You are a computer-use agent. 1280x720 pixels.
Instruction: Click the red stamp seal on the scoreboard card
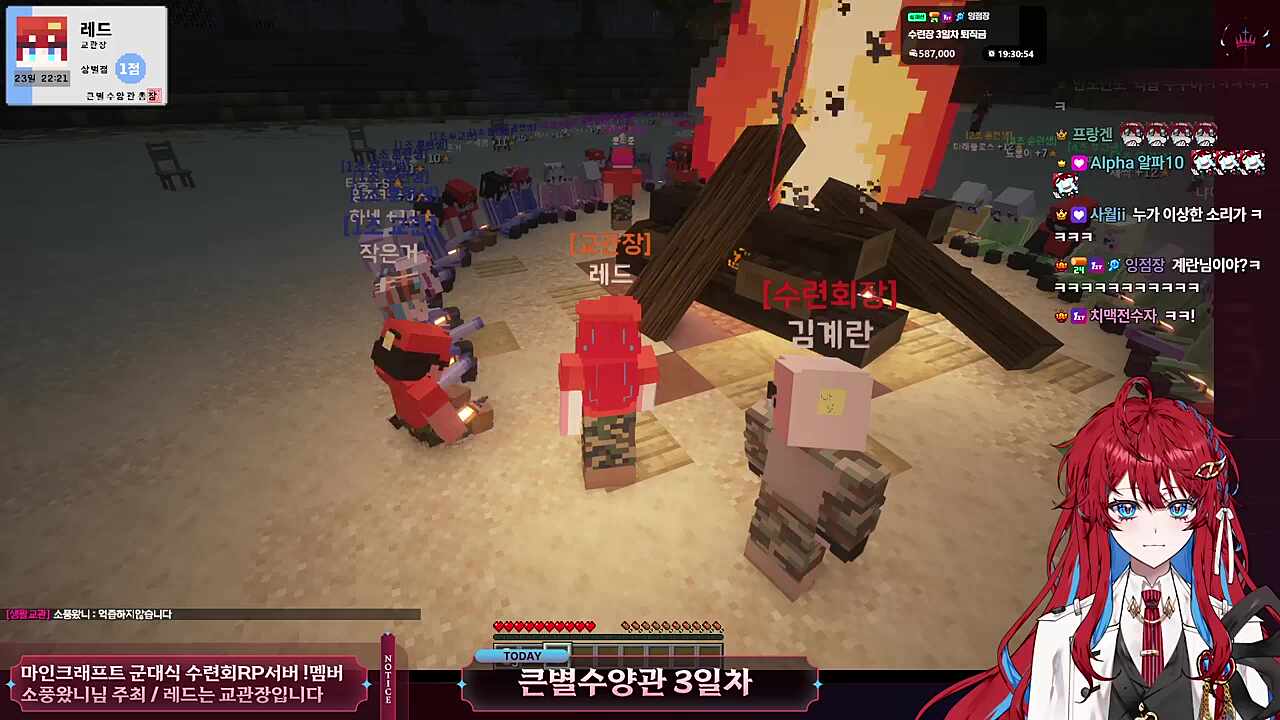(x=153, y=95)
